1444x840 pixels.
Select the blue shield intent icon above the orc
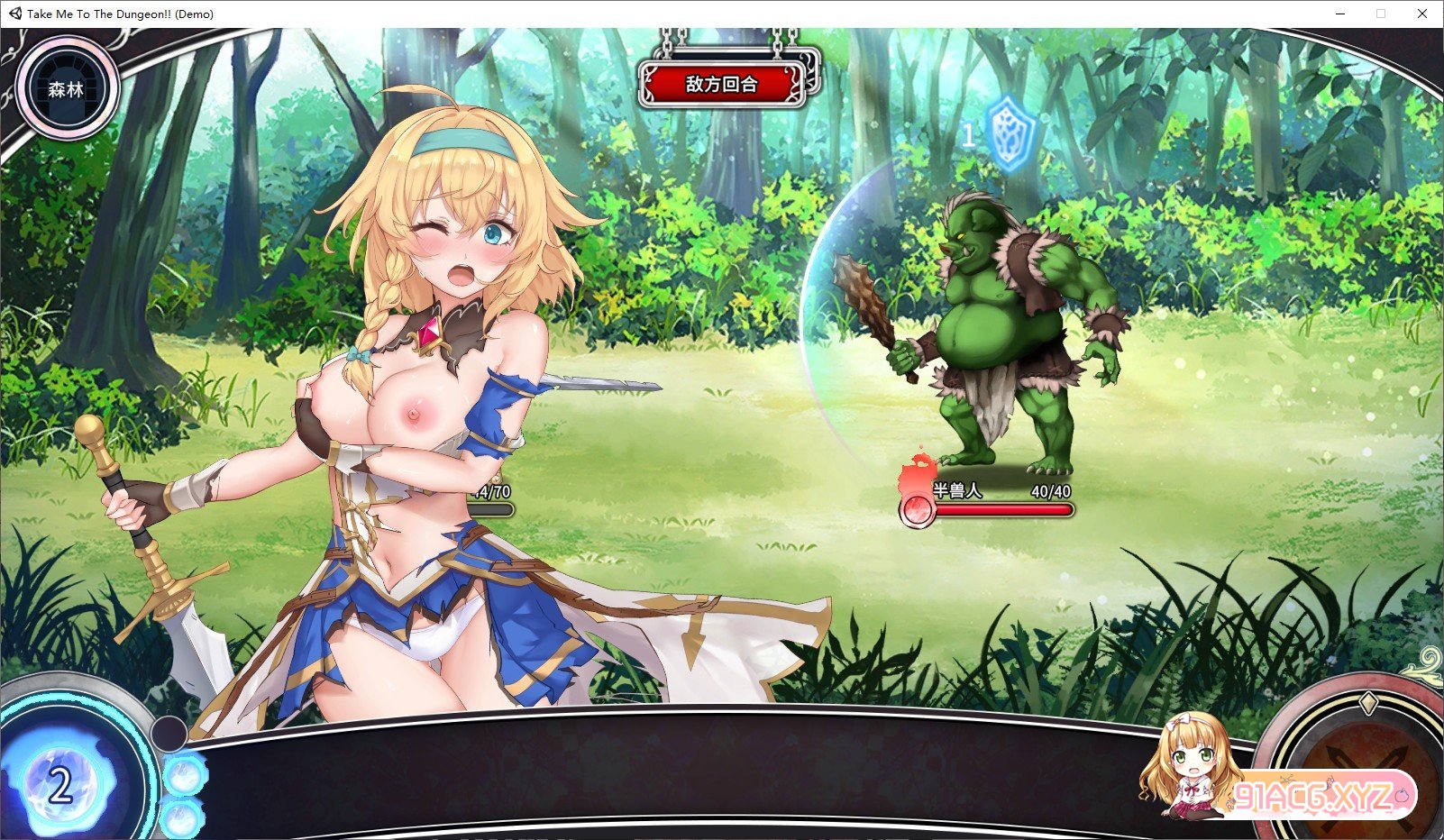pos(1010,135)
